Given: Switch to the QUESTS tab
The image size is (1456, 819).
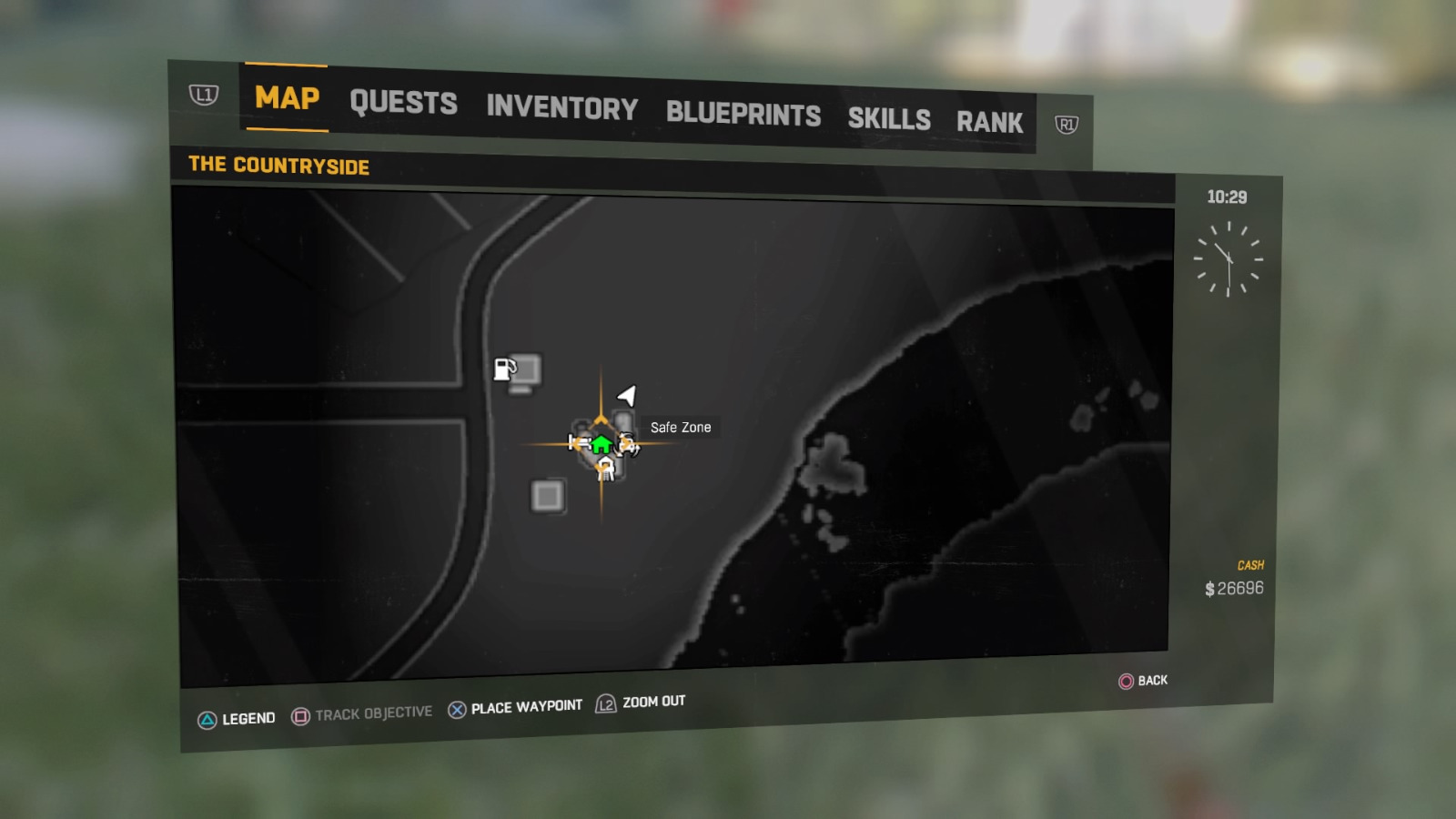Looking at the screenshot, I should click(404, 102).
